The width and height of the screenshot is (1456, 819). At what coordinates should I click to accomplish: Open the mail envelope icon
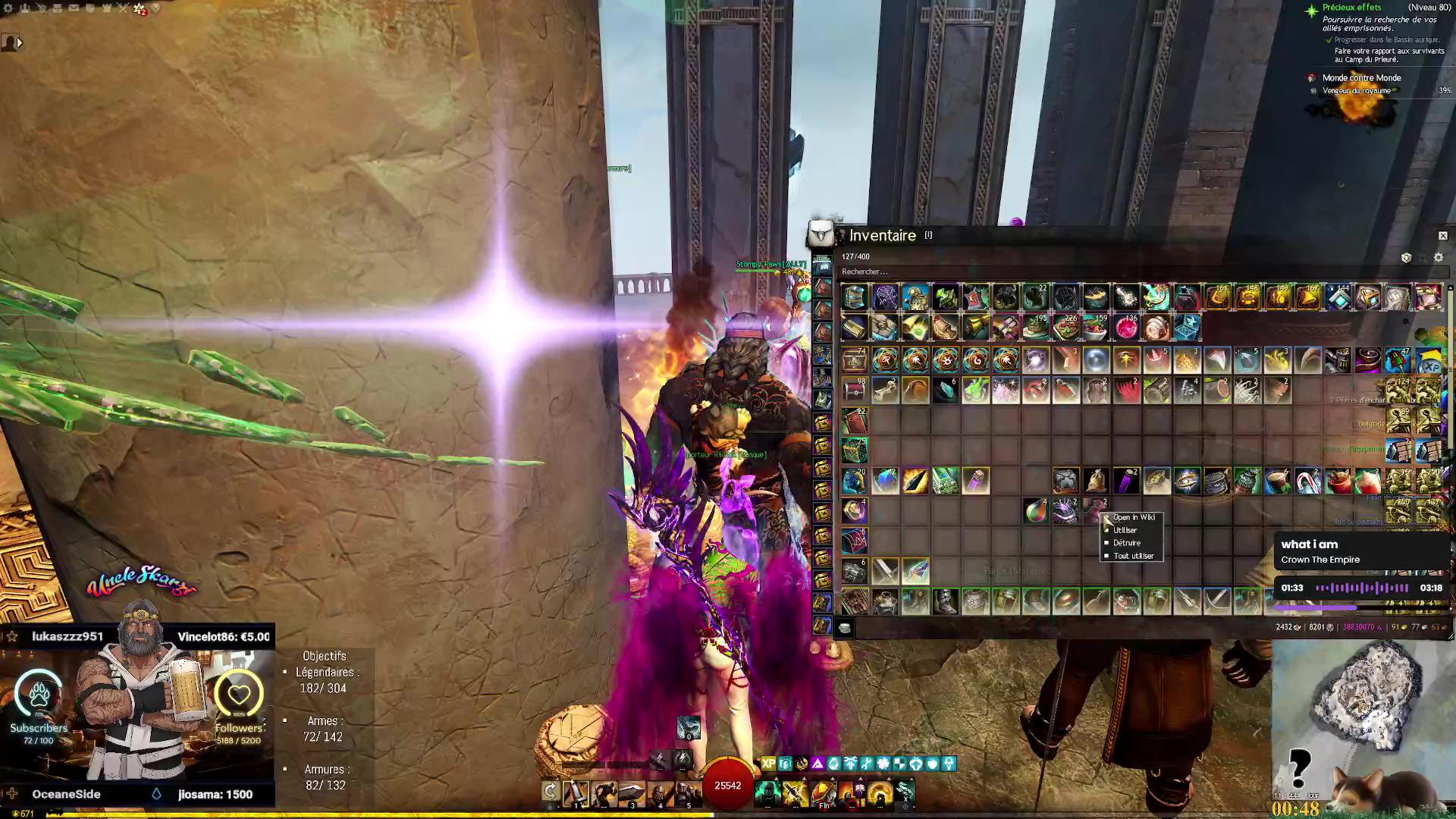(74, 8)
